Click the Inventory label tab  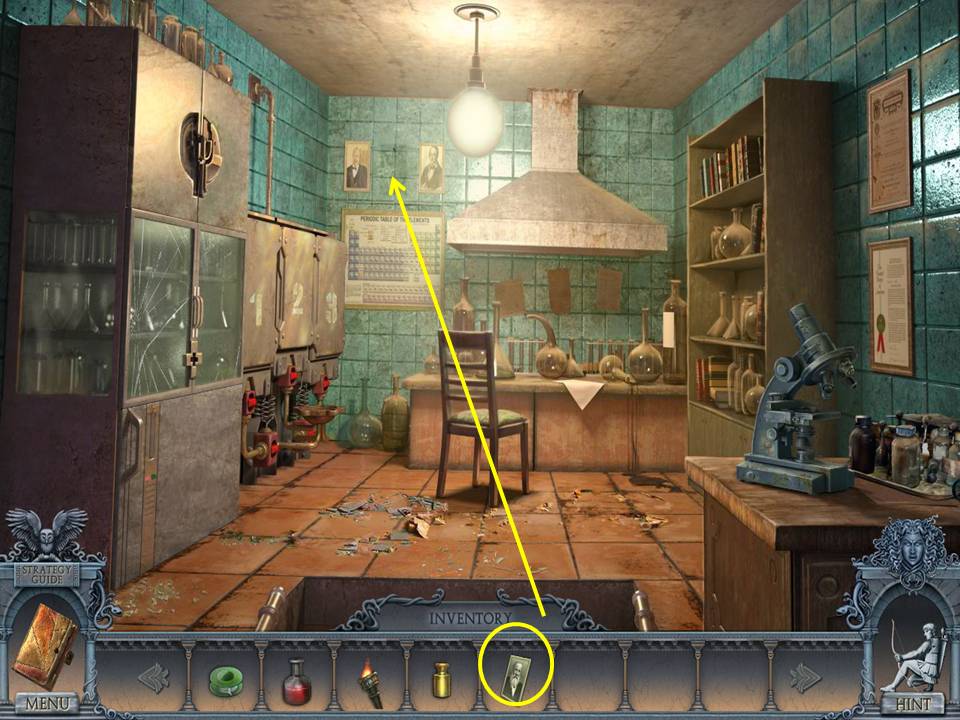[470, 618]
